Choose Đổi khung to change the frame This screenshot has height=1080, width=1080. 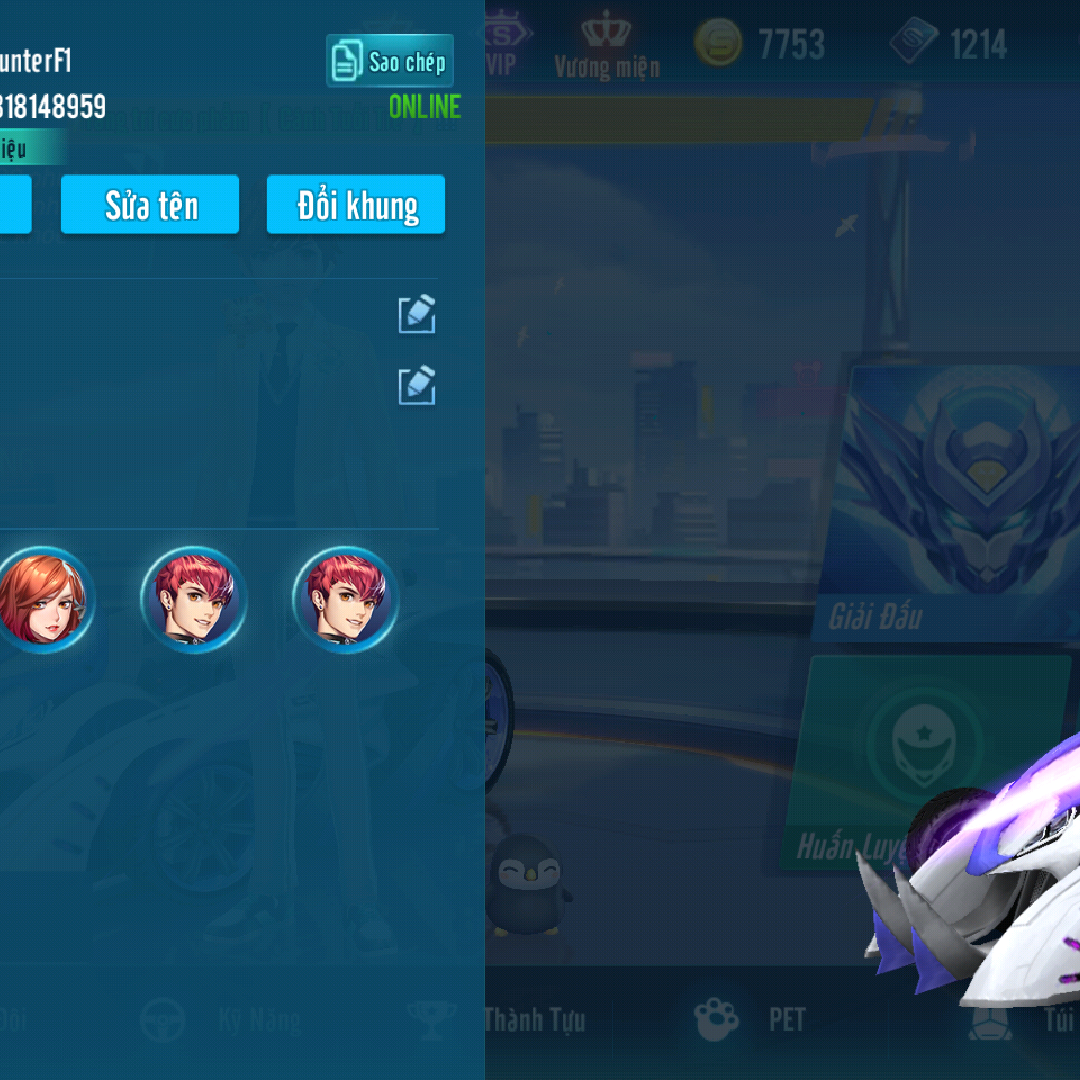click(x=356, y=205)
